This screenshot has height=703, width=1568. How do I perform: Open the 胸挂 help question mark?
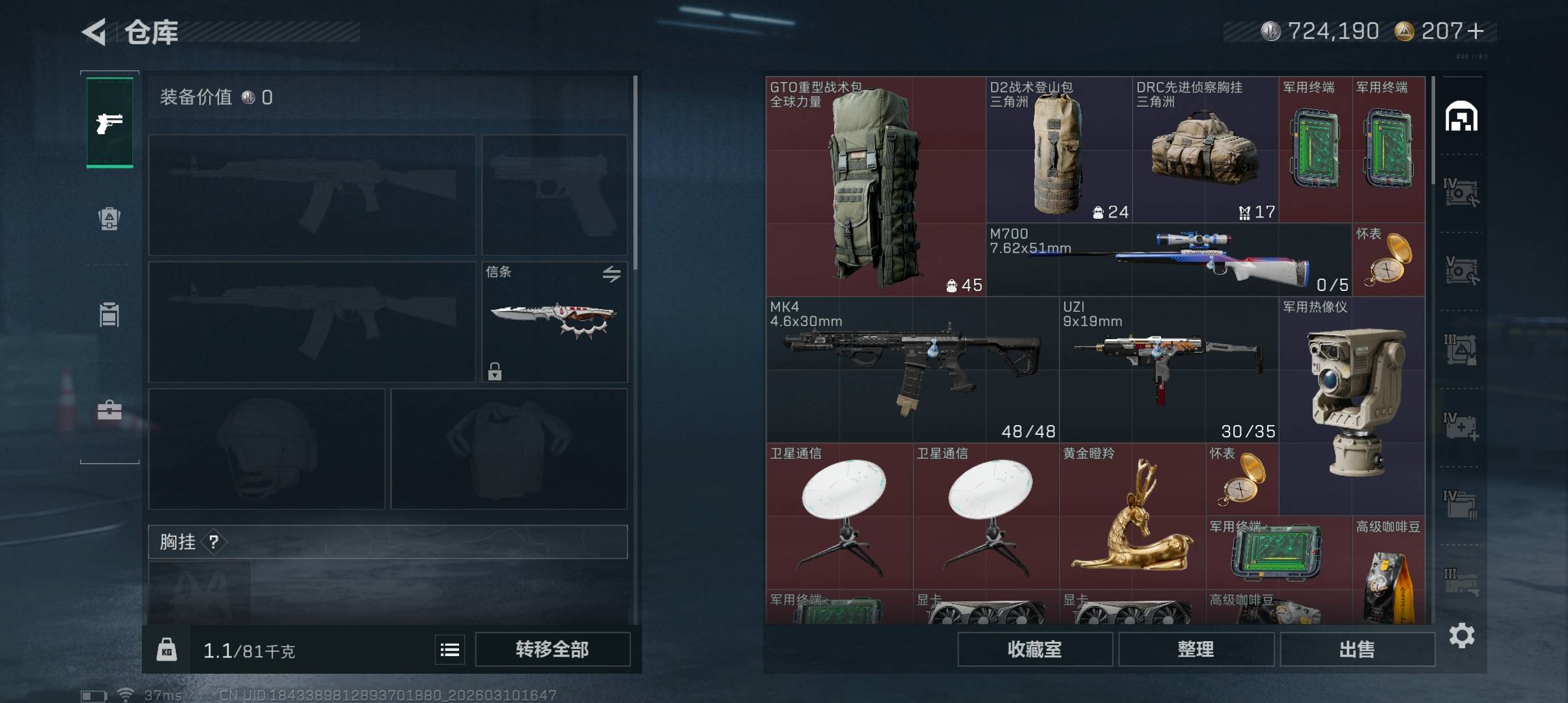214,542
